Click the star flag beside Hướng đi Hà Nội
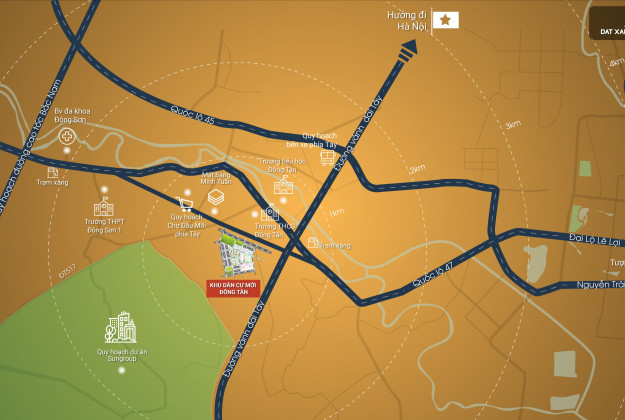The width and height of the screenshot is (625, 420). tap(445, 20)
